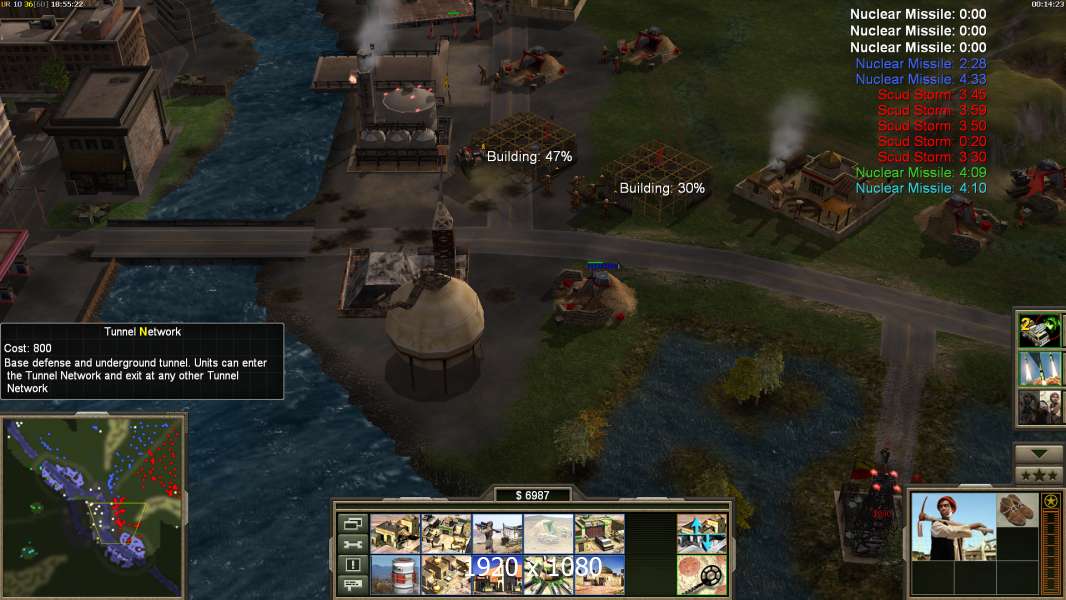Image resolution: width=1066 pixels, height=600 pixels.
Task: Activate the soldiers ambush power shortcut
Action: click(1040, 407)
